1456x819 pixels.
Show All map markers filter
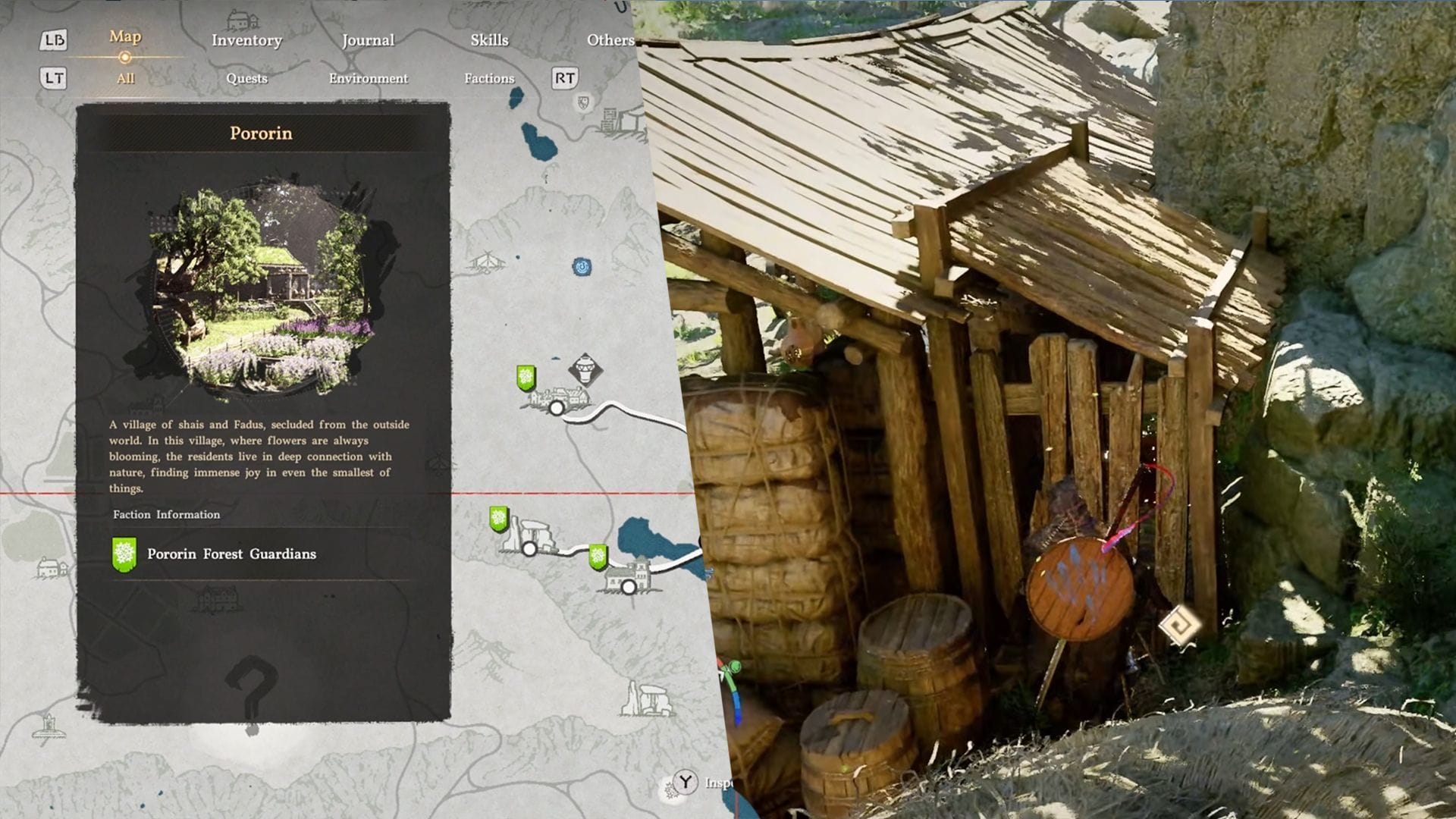tap(125, 78)
